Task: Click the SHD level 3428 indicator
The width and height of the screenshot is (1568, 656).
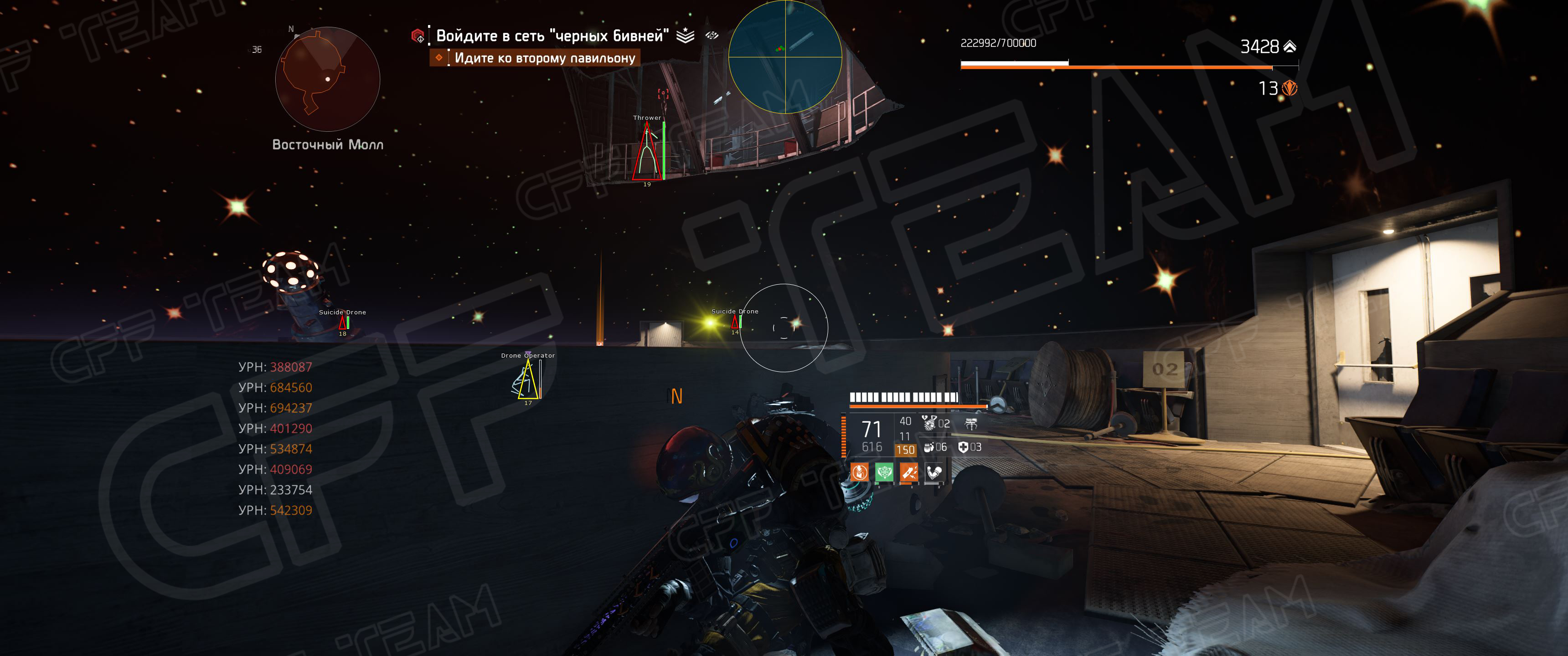Action: pyautogui.click(x=1268, y=46)
